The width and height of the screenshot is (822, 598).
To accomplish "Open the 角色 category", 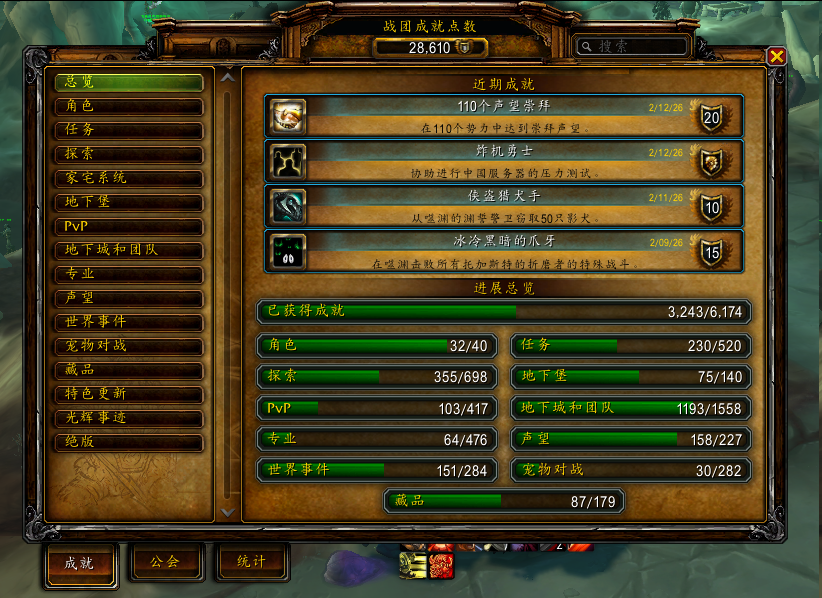I will point(129,106).
